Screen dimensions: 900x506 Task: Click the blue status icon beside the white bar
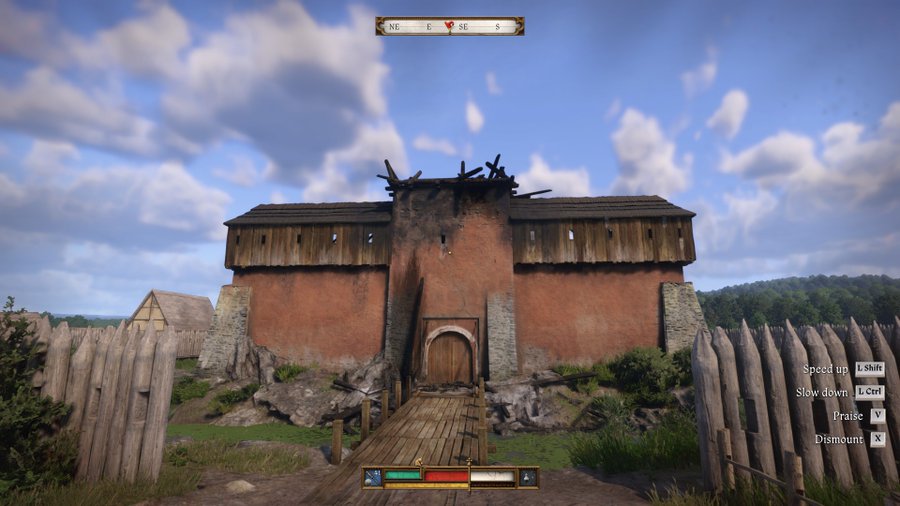[527, 477]
